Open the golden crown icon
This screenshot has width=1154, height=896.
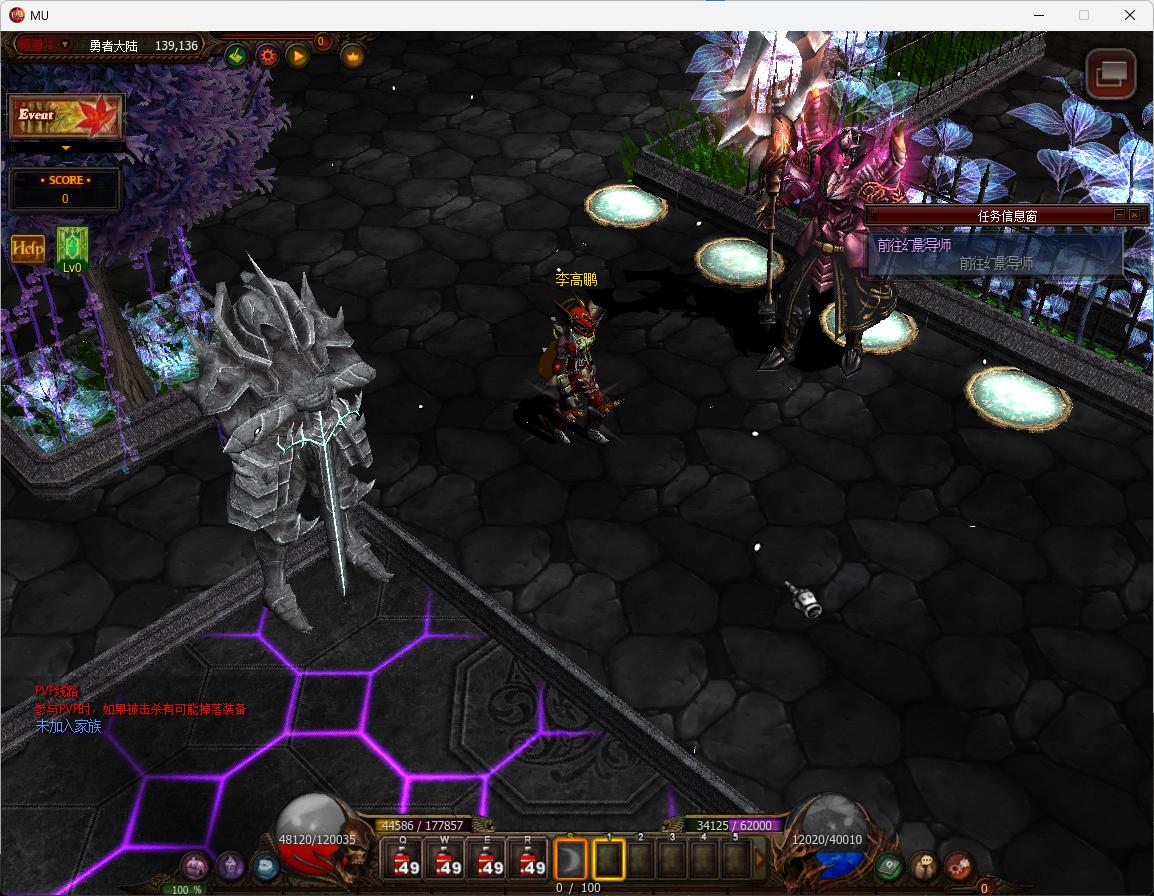352,56
